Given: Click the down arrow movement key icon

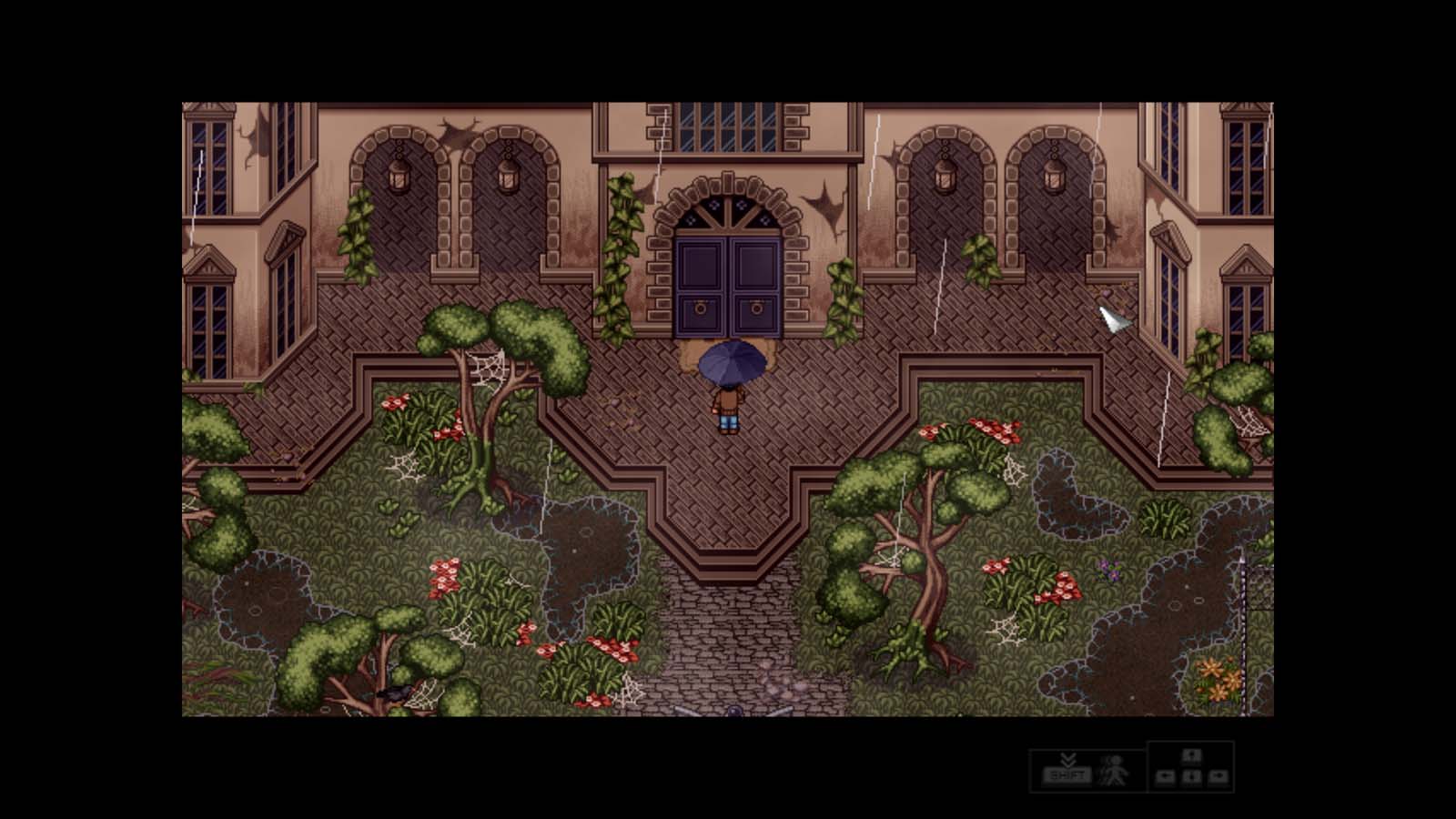Looking at the screenshot, I should pos(1192,777).
